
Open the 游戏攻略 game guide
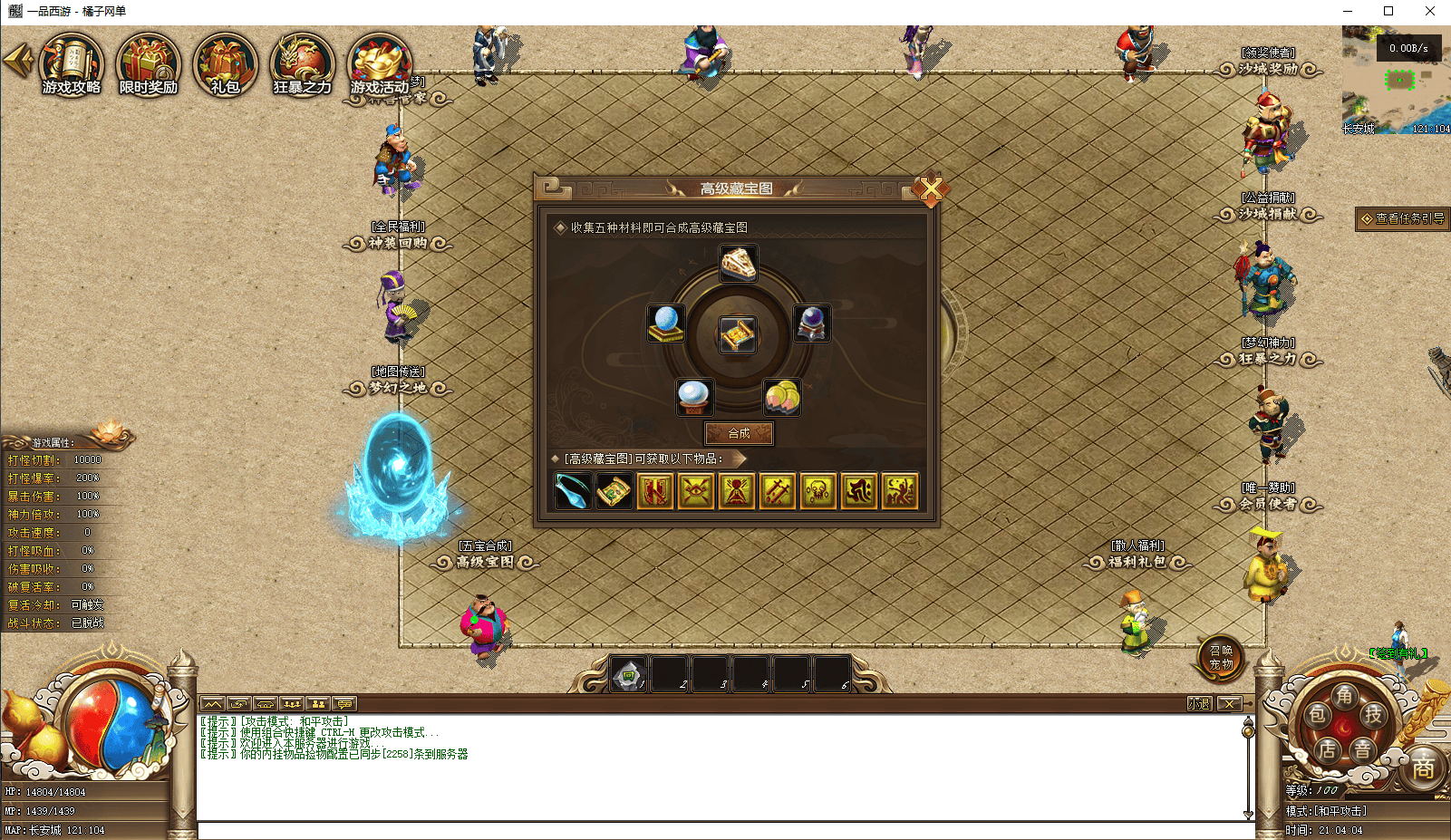point(72,64)
